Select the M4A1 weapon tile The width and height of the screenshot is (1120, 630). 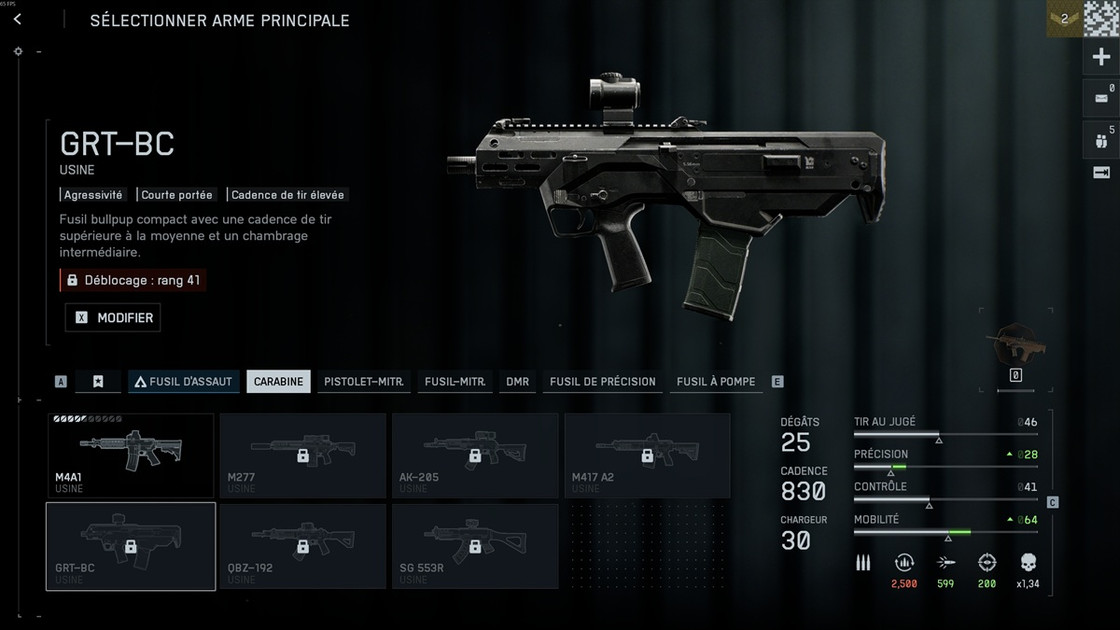click(131, 455)
